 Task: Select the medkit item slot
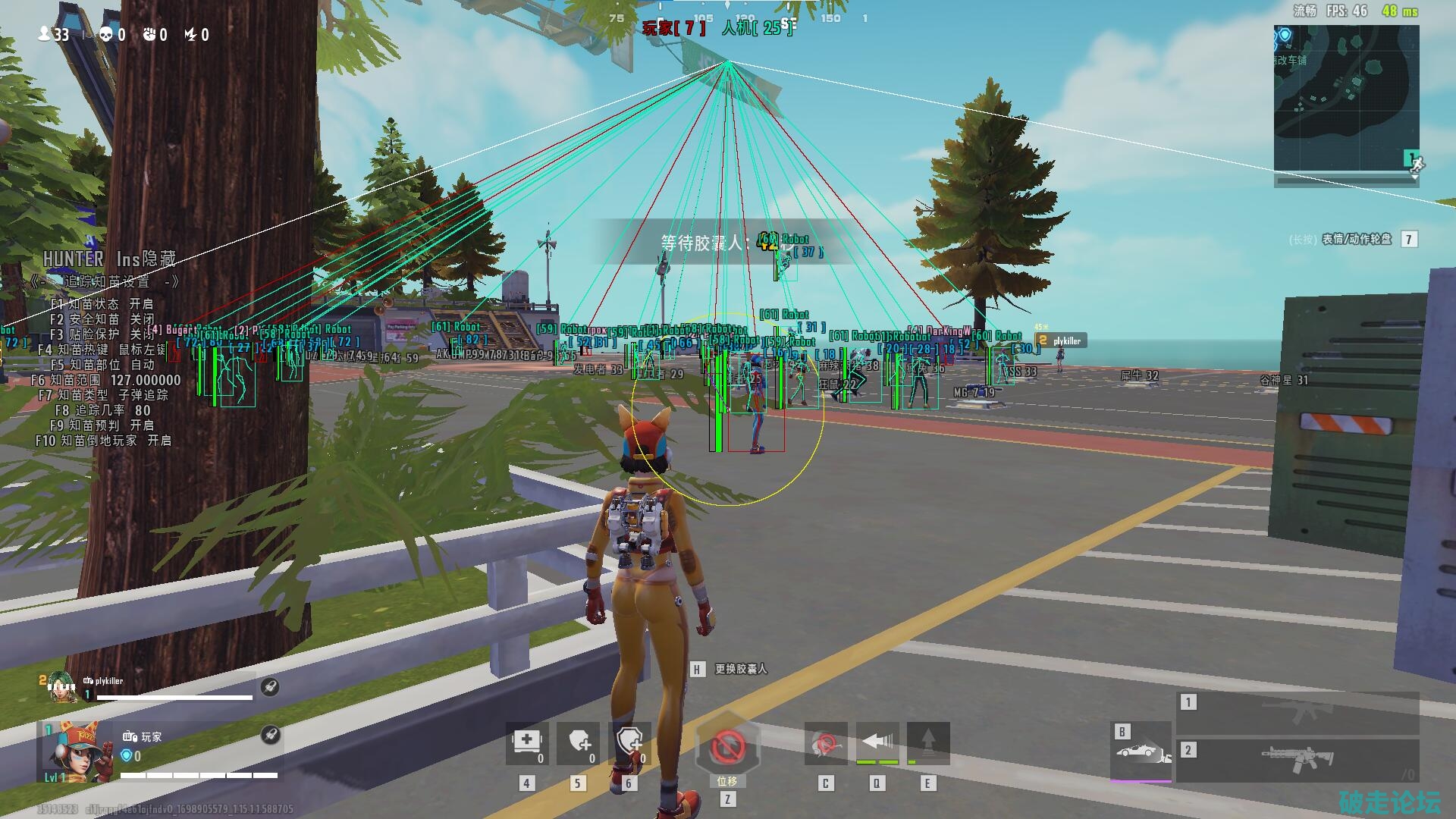tap(527, 742)
